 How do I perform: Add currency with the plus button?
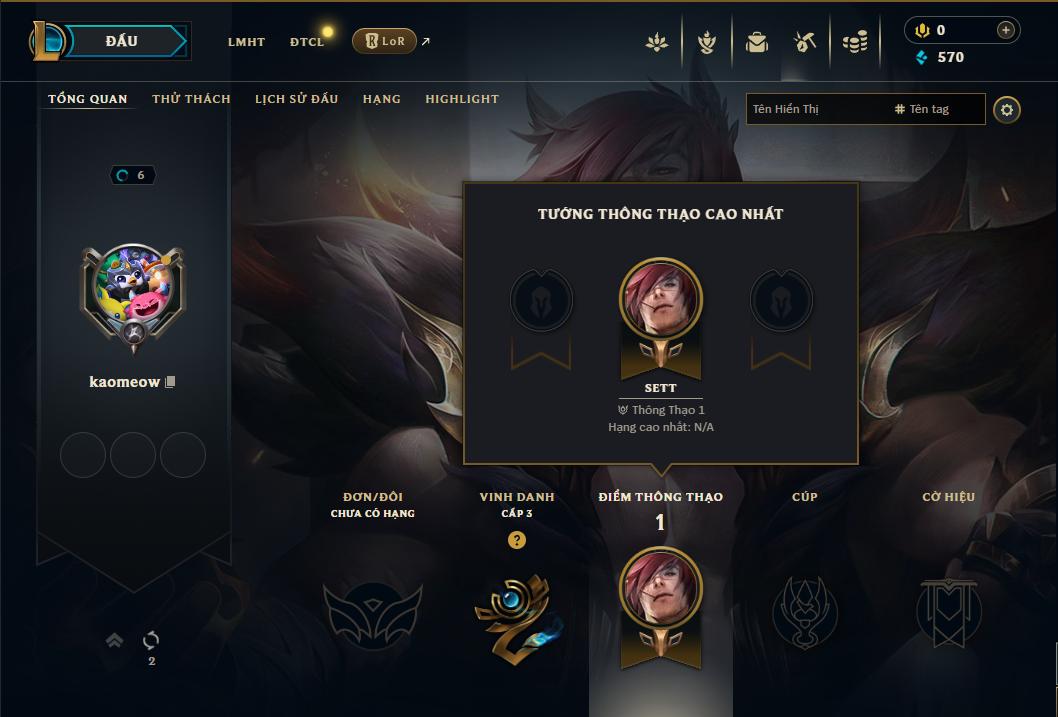point(1005,30)
